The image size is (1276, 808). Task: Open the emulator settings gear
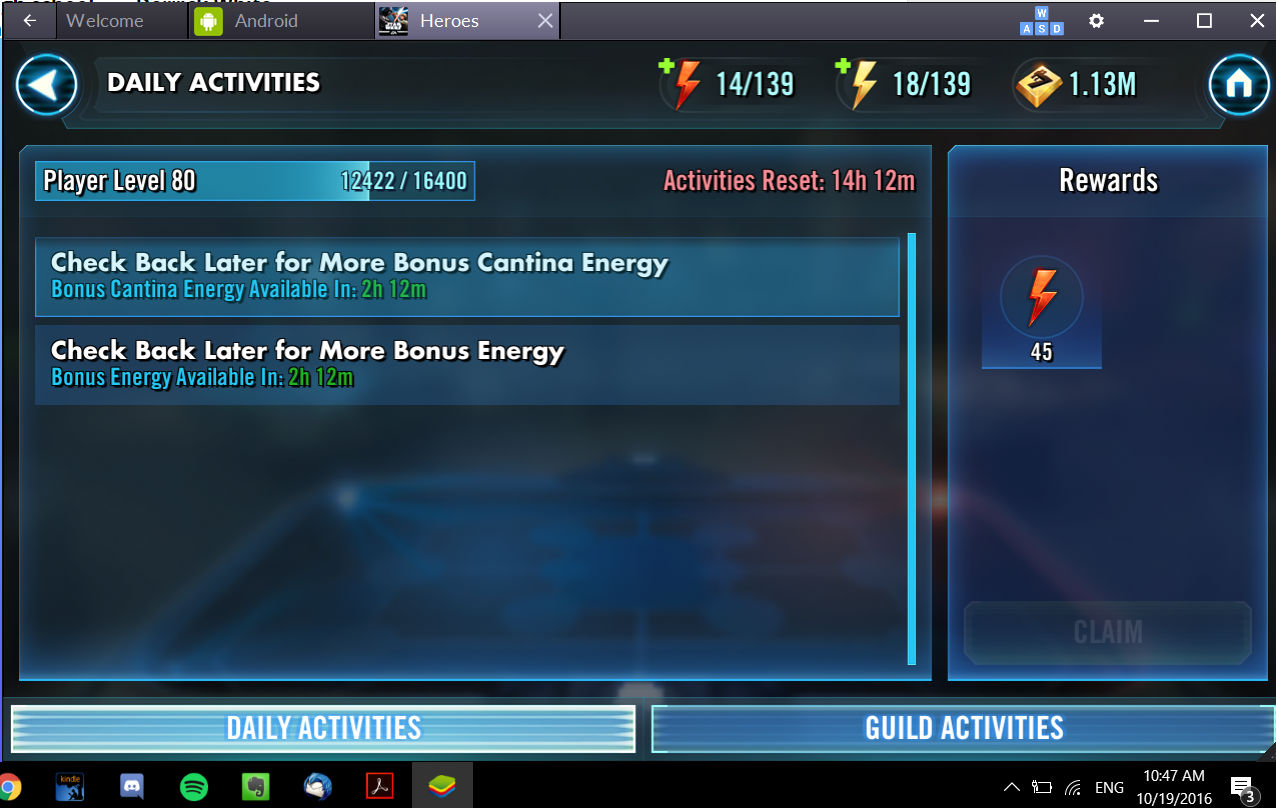[1096, 21]
